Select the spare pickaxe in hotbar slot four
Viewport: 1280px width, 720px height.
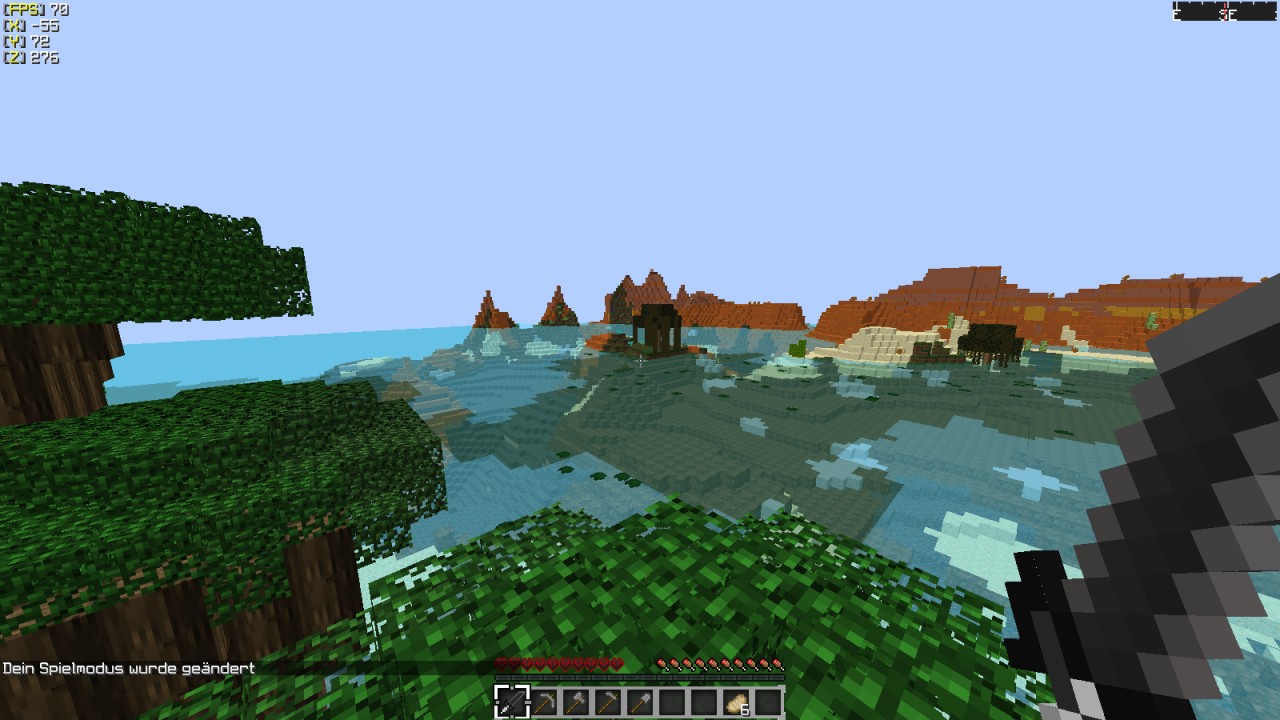608,701
